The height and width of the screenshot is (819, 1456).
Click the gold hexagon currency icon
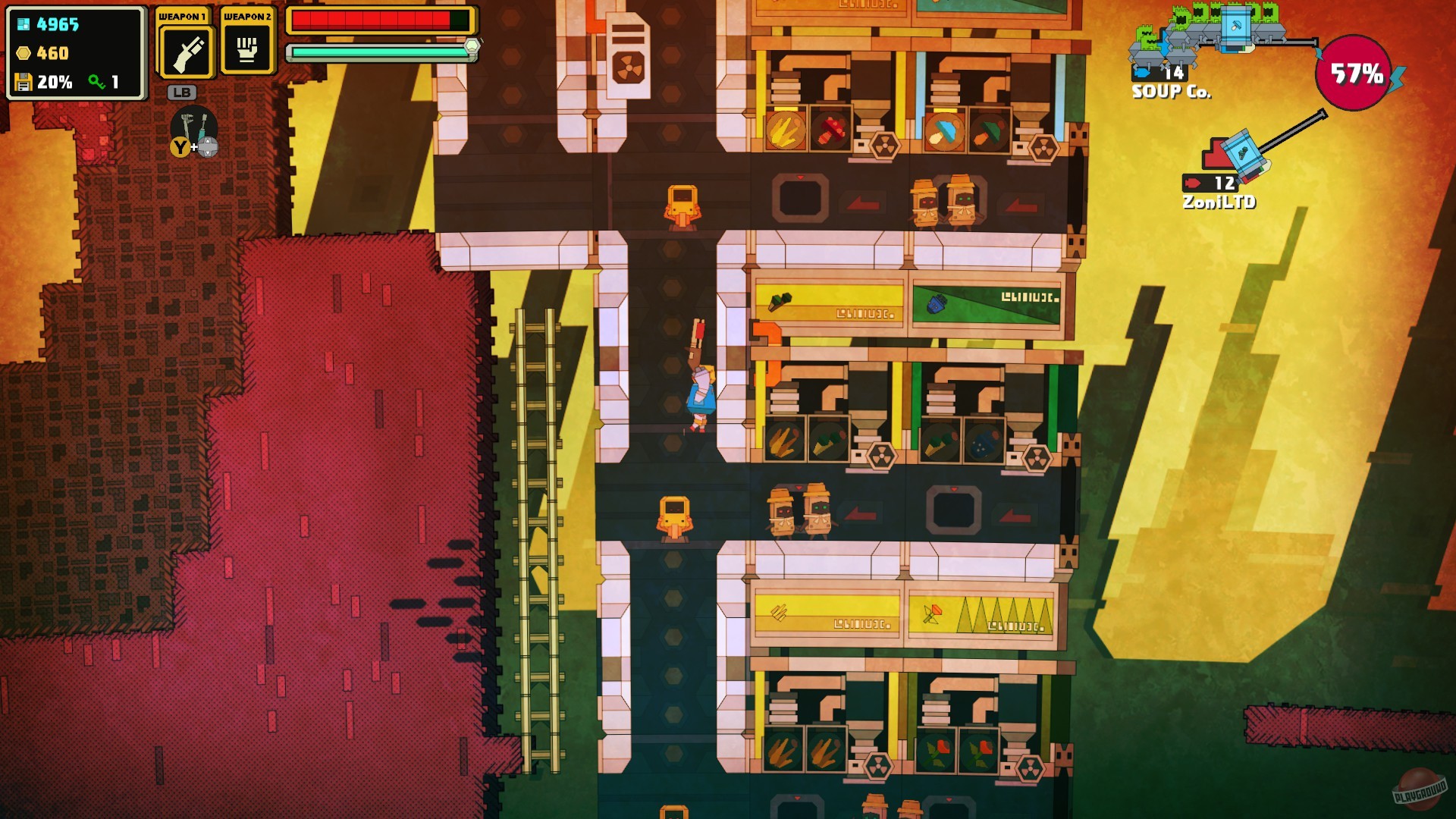(23, 52)
